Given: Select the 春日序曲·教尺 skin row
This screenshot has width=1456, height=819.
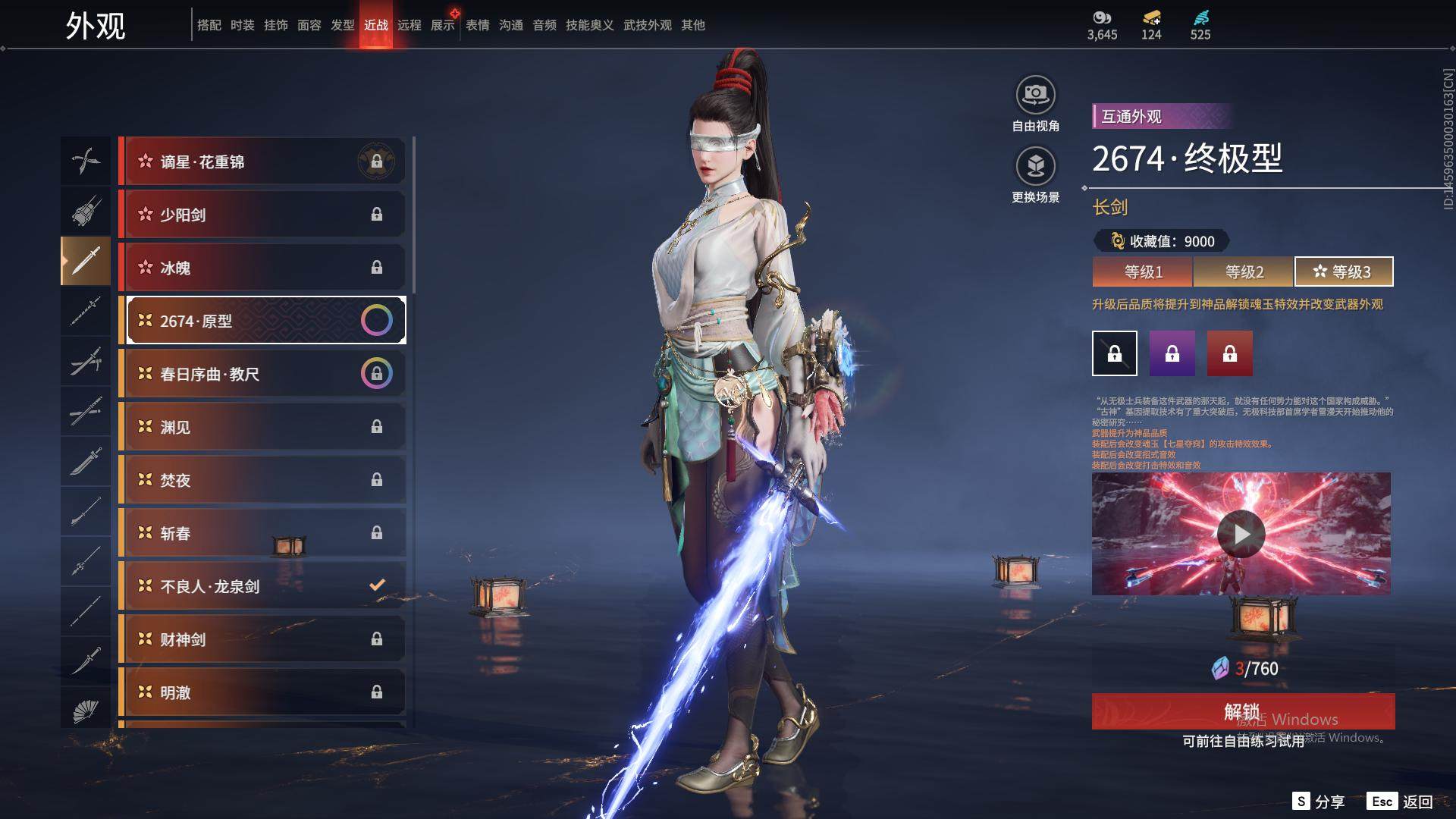Looking at the screenshot, I should (262, 374).
